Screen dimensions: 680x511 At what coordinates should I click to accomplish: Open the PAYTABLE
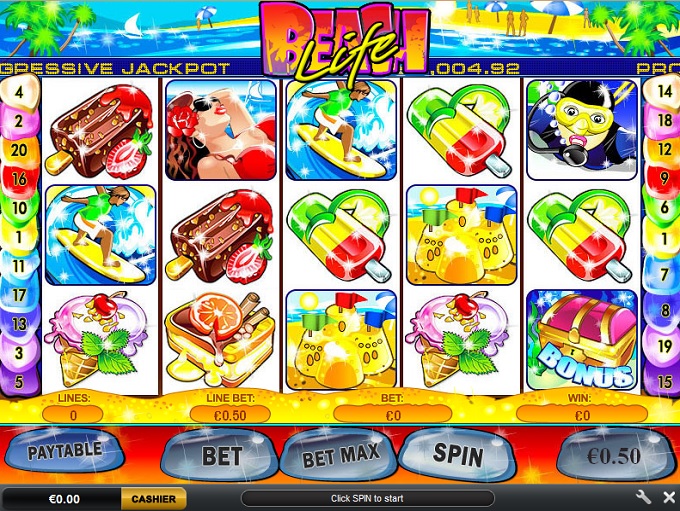pyautogui.click(x=64, y=451)
